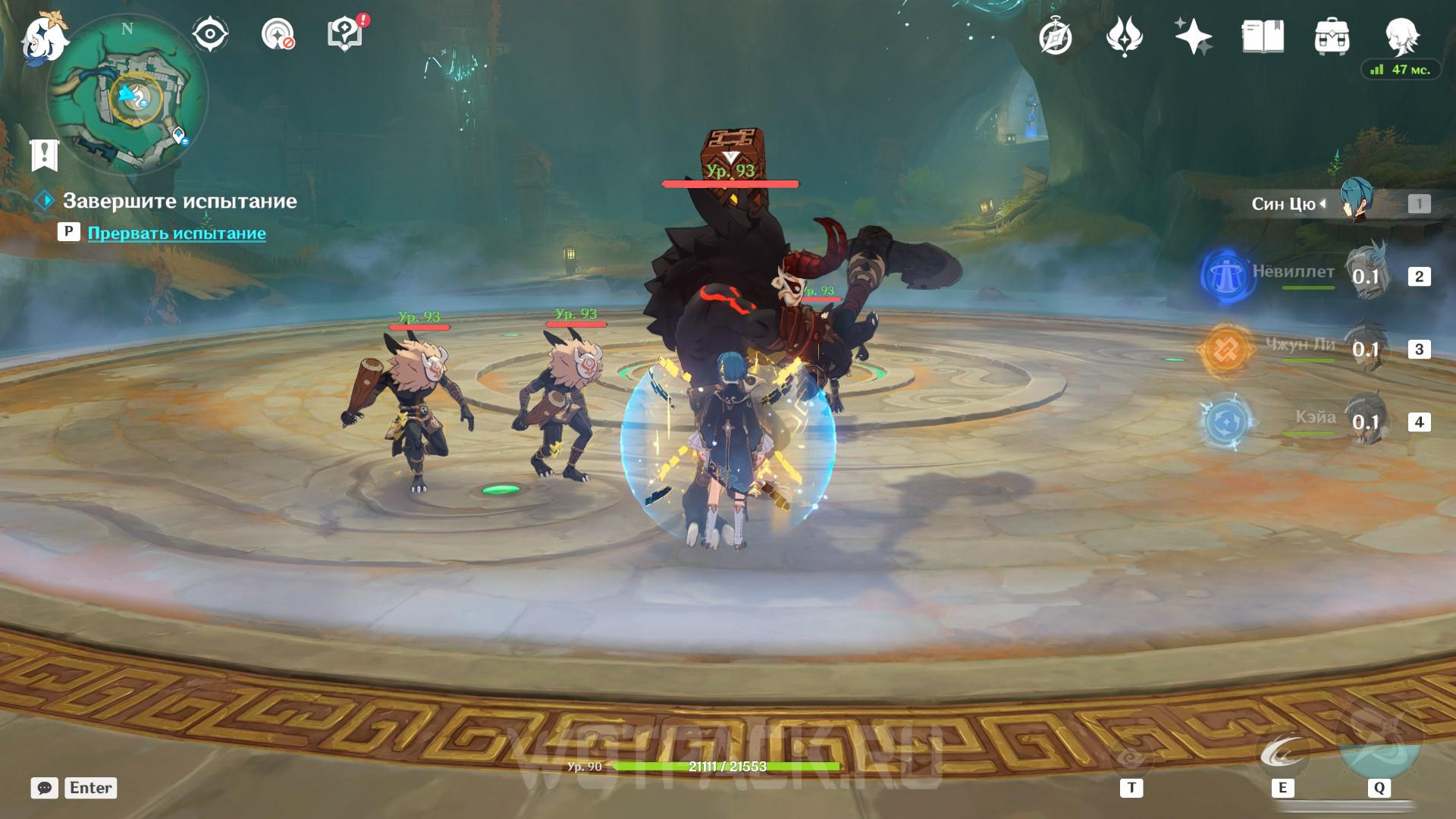Open the quest bookmark icon

click(x=44, y=155)
